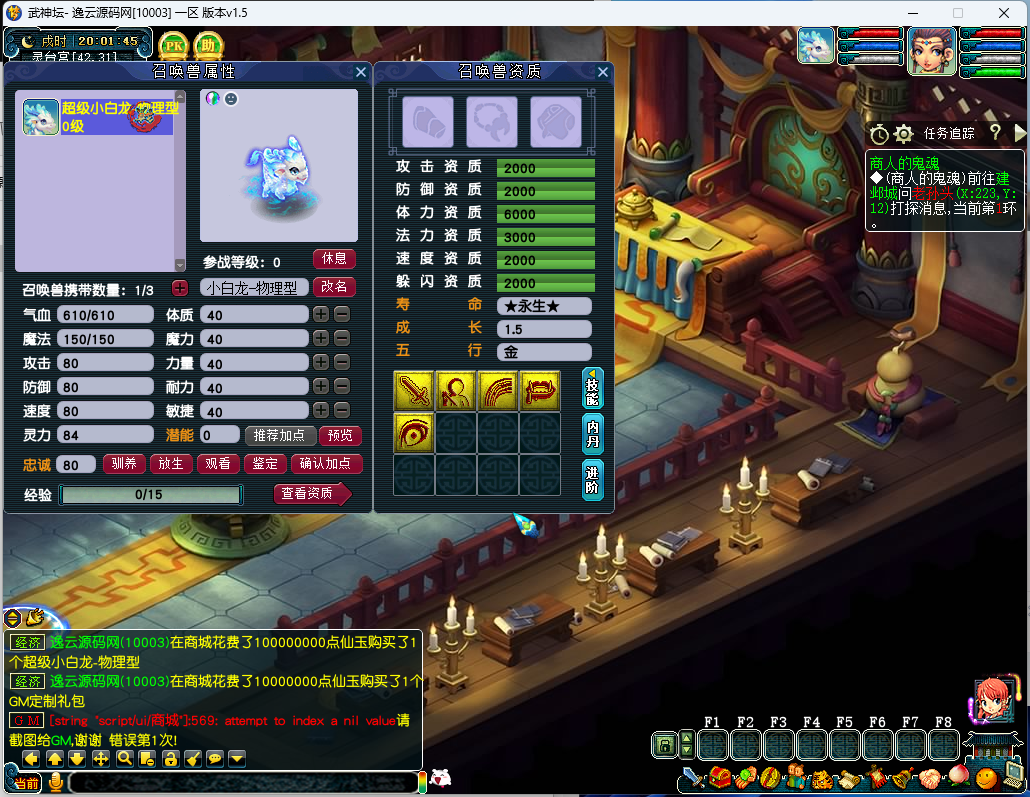Click the 改名 rename button
Screen dimensions: 1030x797
tap(334, 287)
